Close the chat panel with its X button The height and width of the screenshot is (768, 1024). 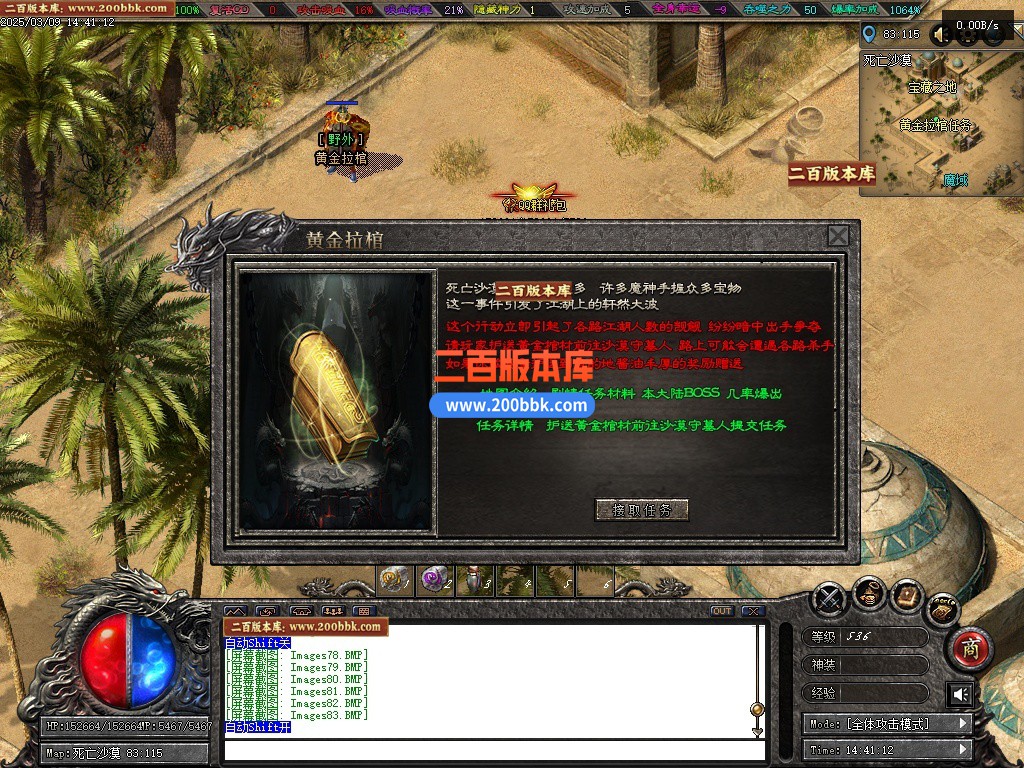753,611
